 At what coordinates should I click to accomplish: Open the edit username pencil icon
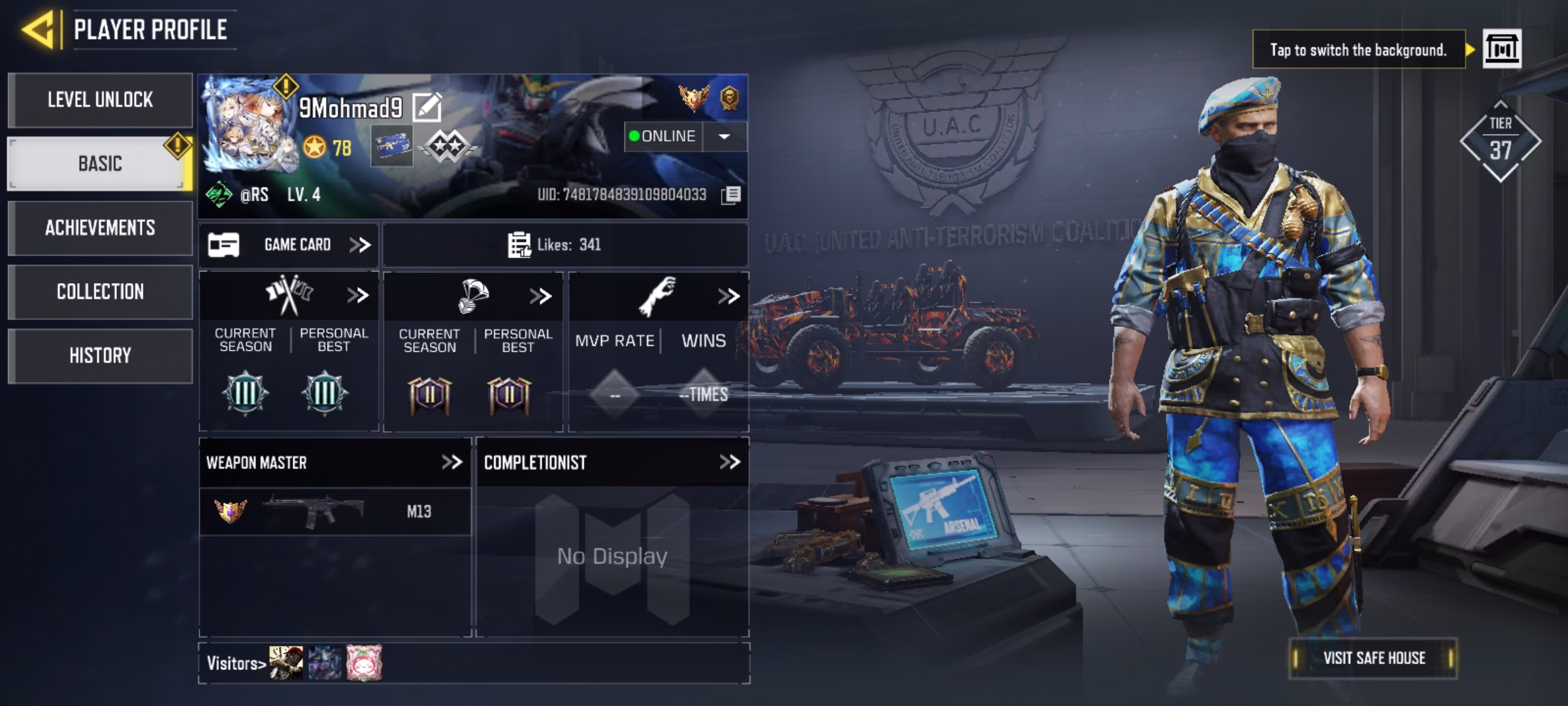[x=429, y=106]
